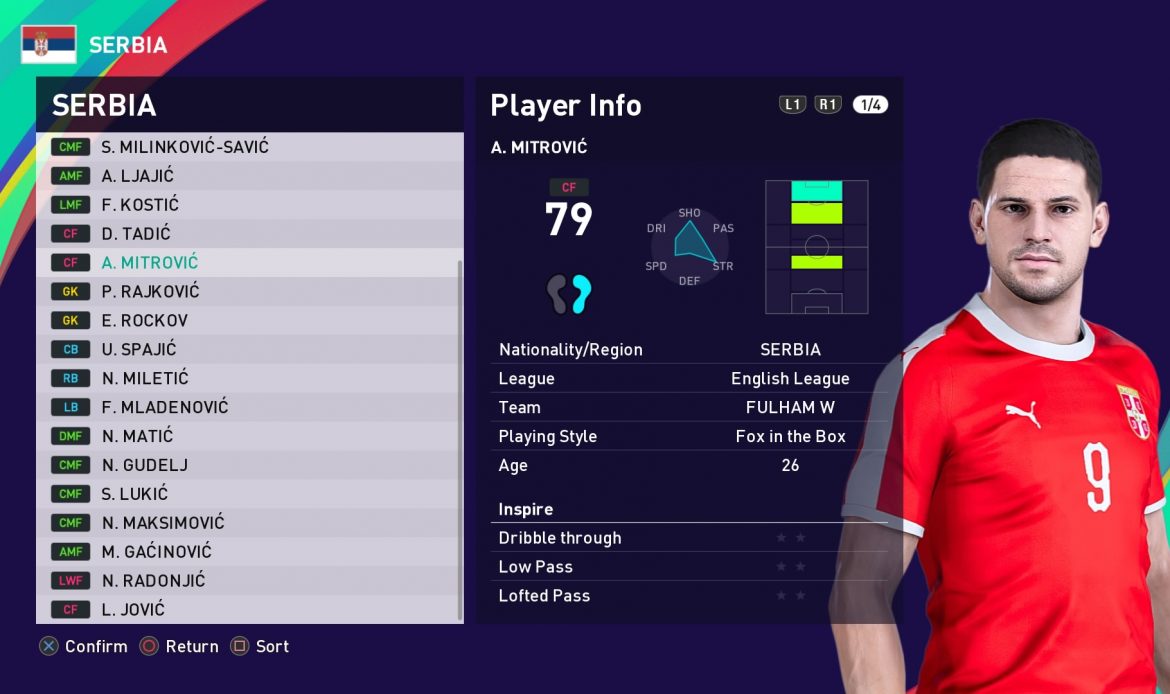The image size is (1170, 694).
Task: Click the squad list scrollbar
Action: point(460,440)
